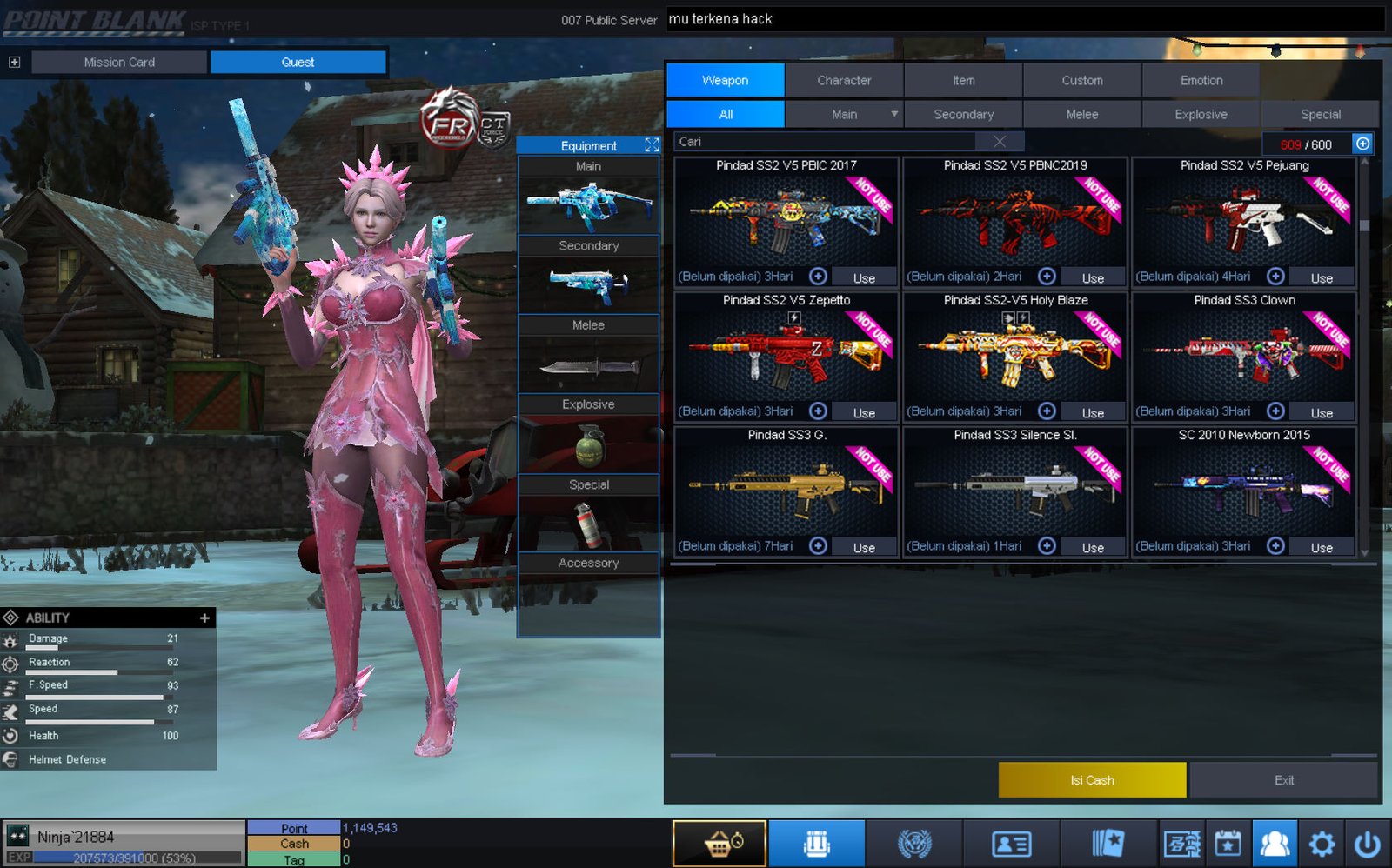Open the shop basket icon
Screen dimensions: 1392x868
point(719,843)
